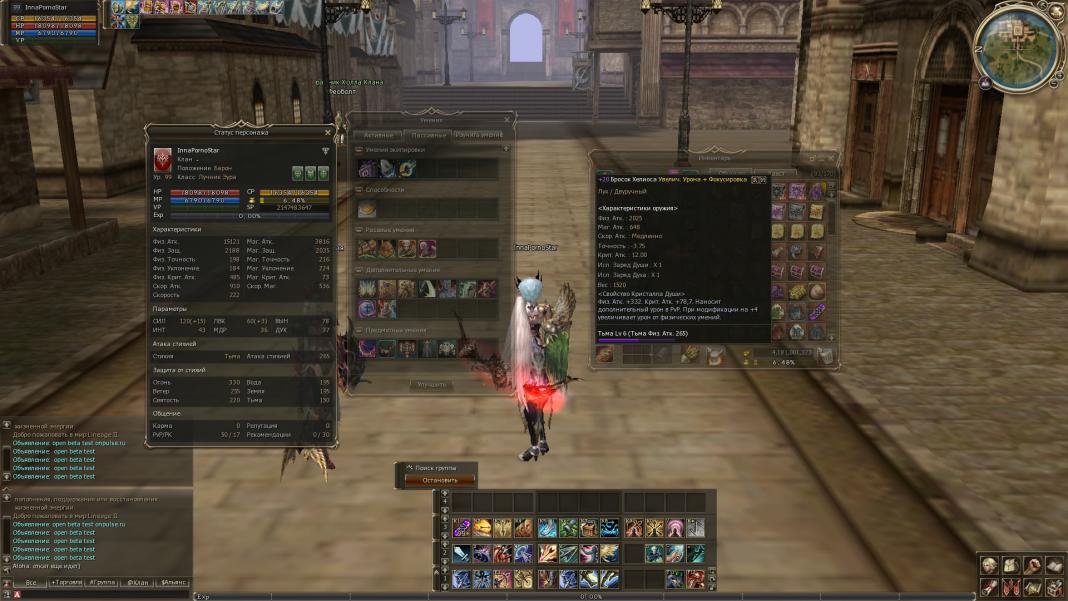Switch to the #Группа chat tab

point(102,582)
